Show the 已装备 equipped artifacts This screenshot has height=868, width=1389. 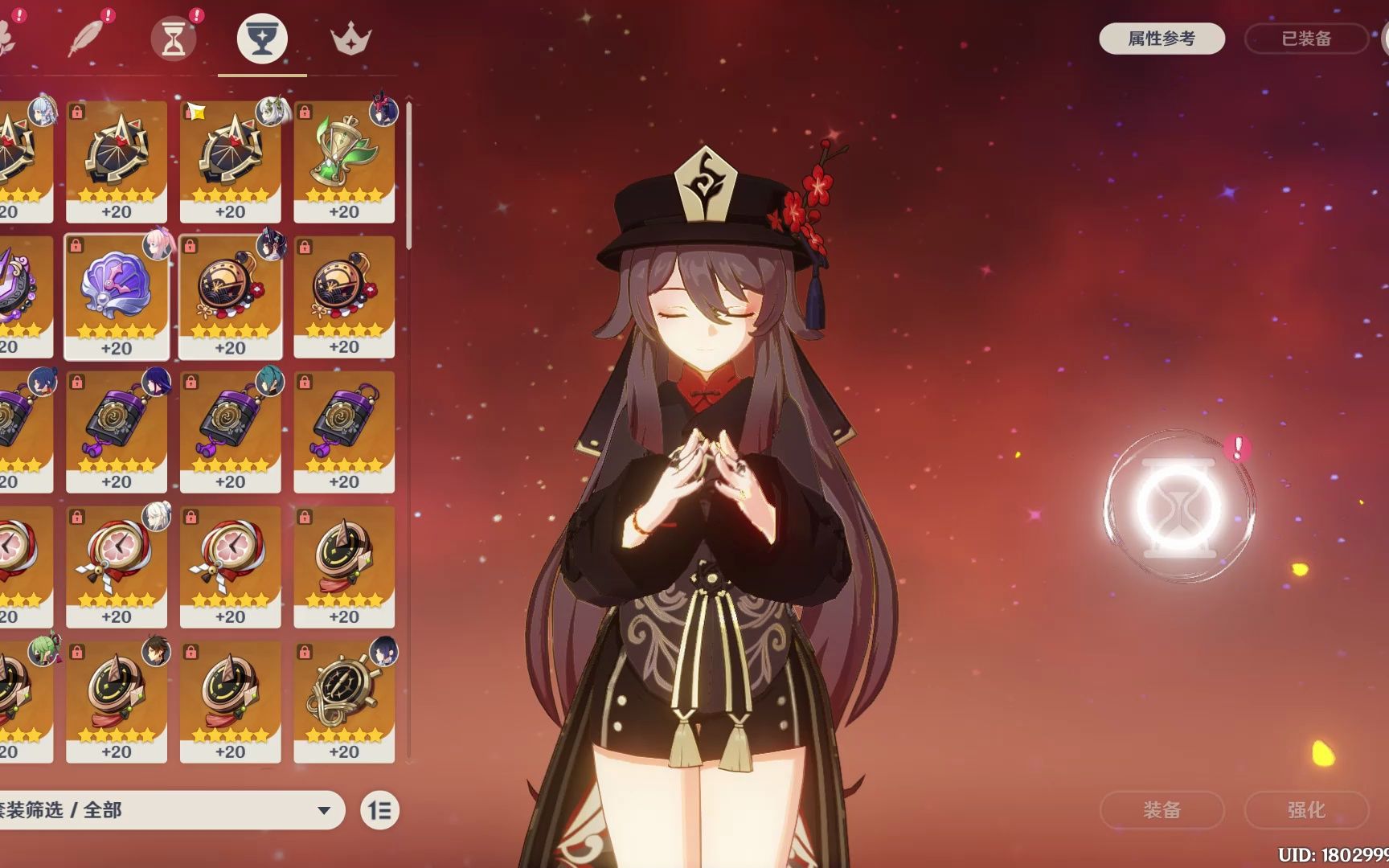point(1305,39)
